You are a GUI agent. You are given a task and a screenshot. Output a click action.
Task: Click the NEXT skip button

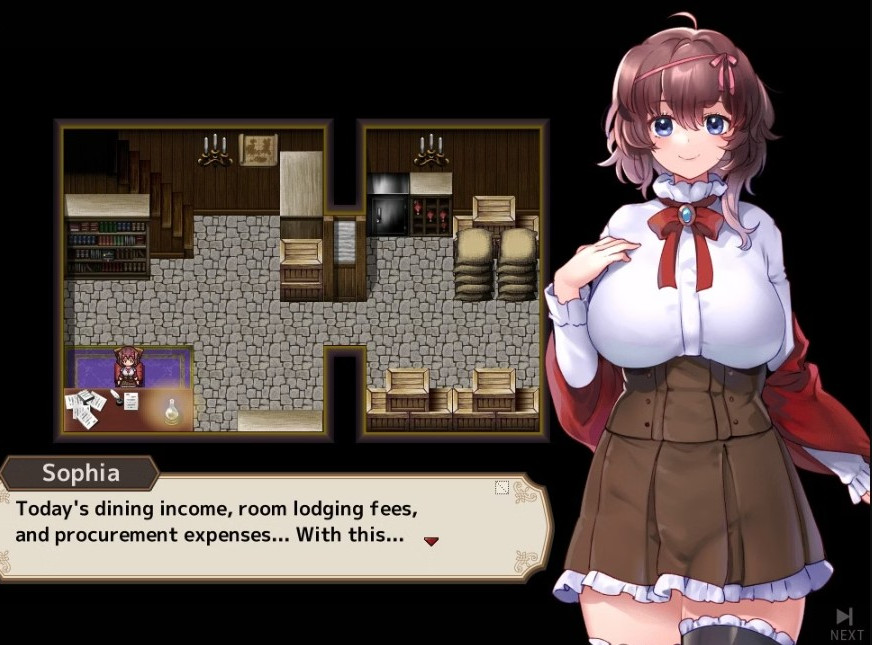point(845,621)
